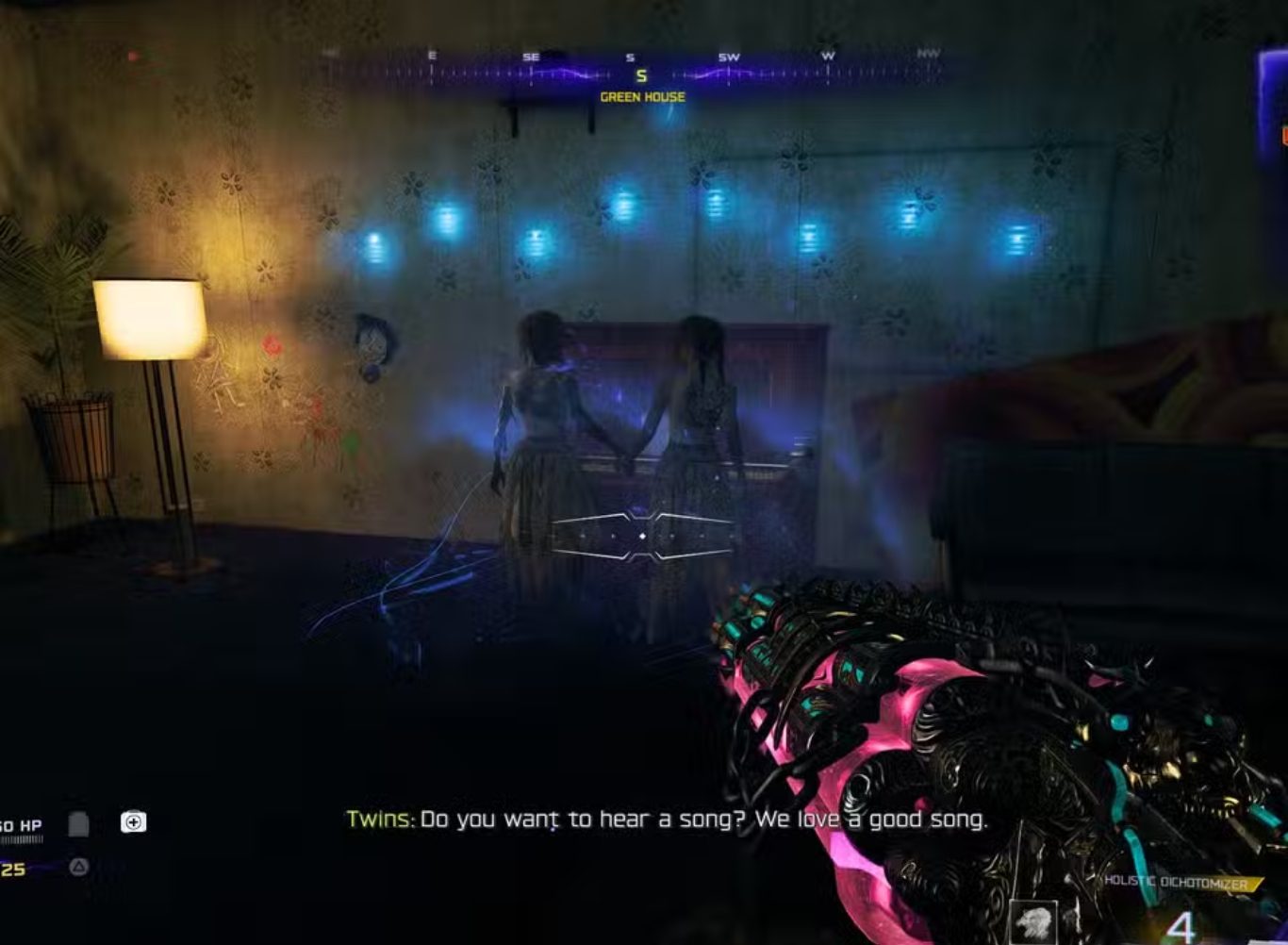Select the Holistic Dichotomizer weapon thumbnail
This screenshot has width=1288, height=945.
[x=1034, y=924]
